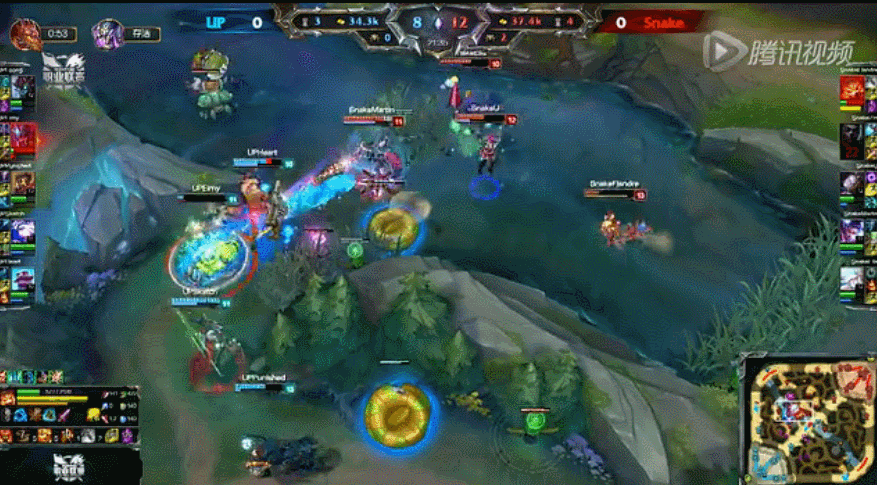Pick the dead red-team champion showing respawn timer
877x485 pixels.
click(x=852, y=138)
